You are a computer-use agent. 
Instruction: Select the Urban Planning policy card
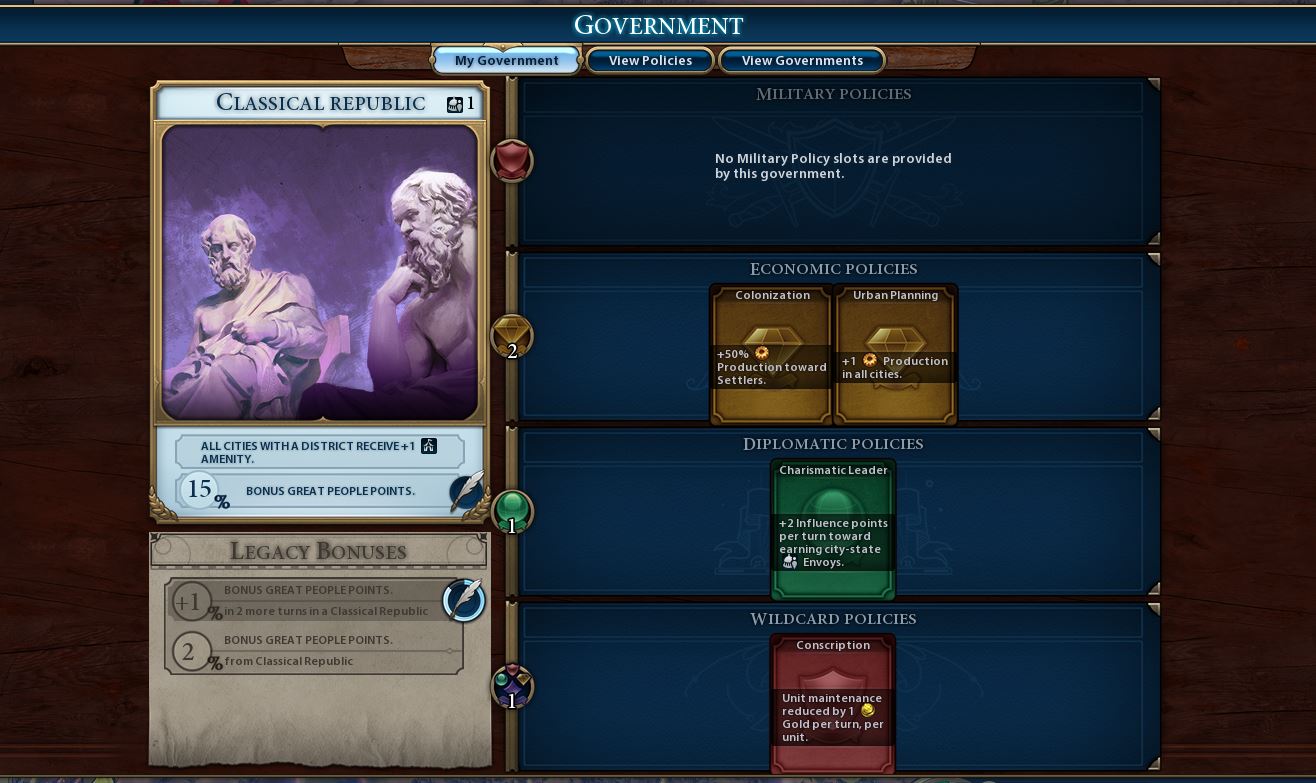click(895, 355)
